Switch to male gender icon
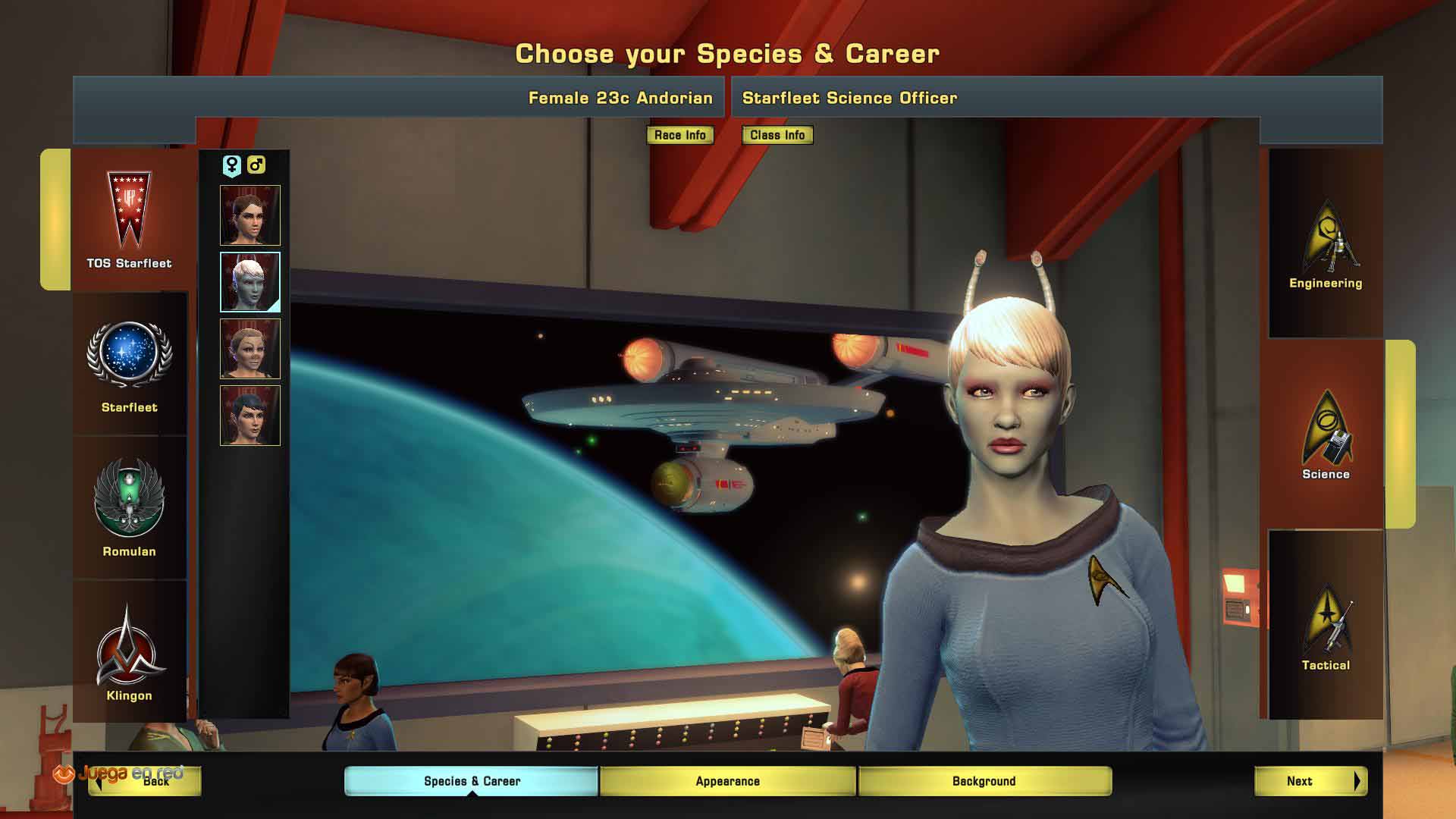The width and height of the screenshot is (1456, 819). click(x=256, y=165)
